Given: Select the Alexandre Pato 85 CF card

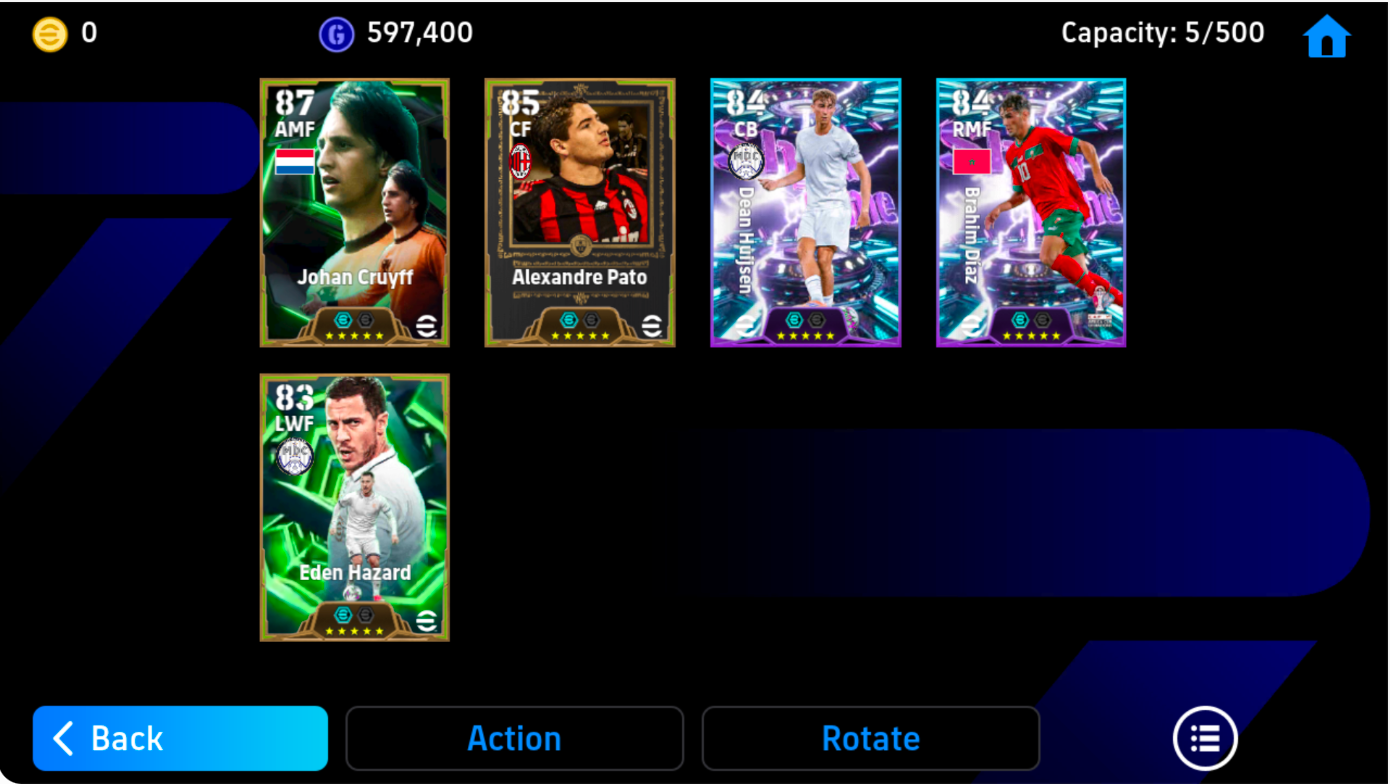Looking at the screenshot, I should [x=580, y=212].
